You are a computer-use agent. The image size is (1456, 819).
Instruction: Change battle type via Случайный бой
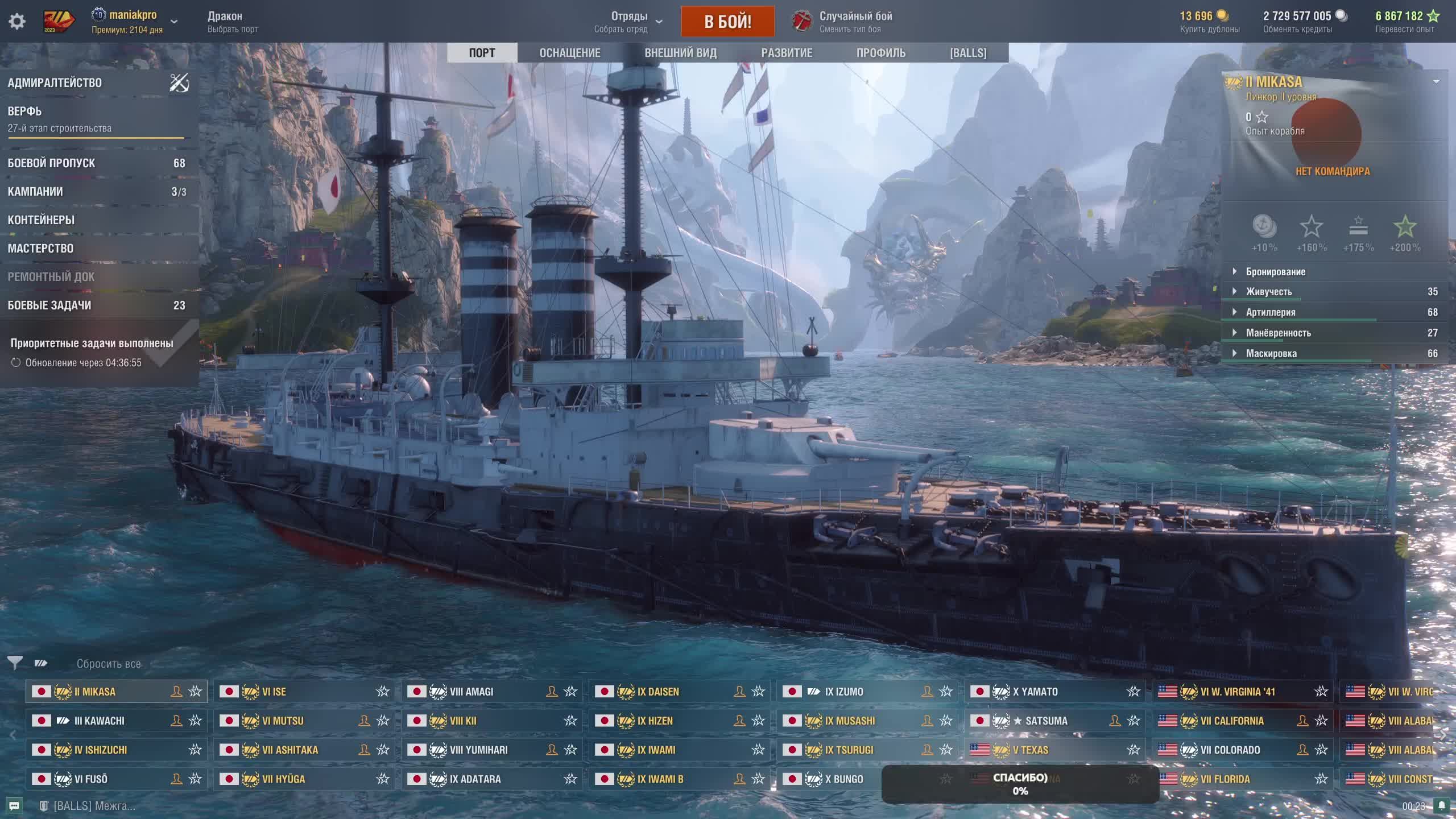click(855, 22)
